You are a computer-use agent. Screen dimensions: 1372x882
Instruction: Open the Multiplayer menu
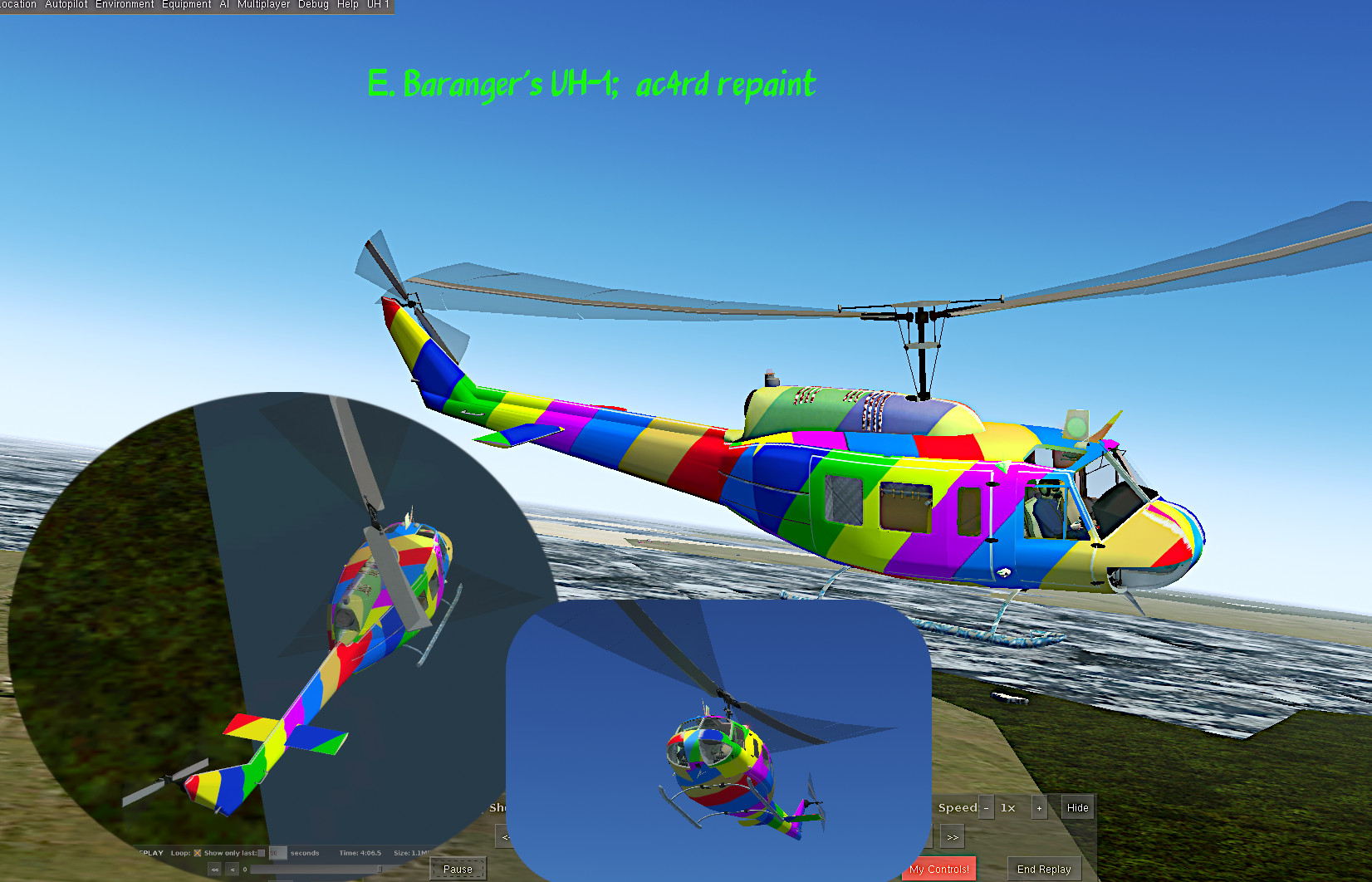(263, 4)
